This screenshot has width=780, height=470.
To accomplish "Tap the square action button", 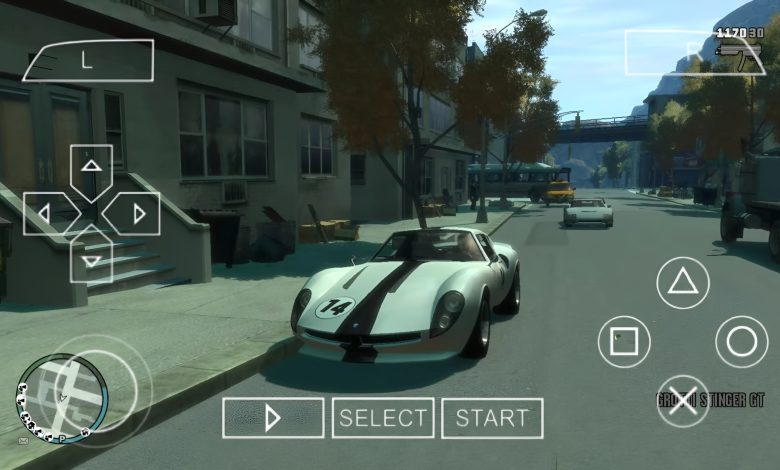I will click(x=624, y=342).
